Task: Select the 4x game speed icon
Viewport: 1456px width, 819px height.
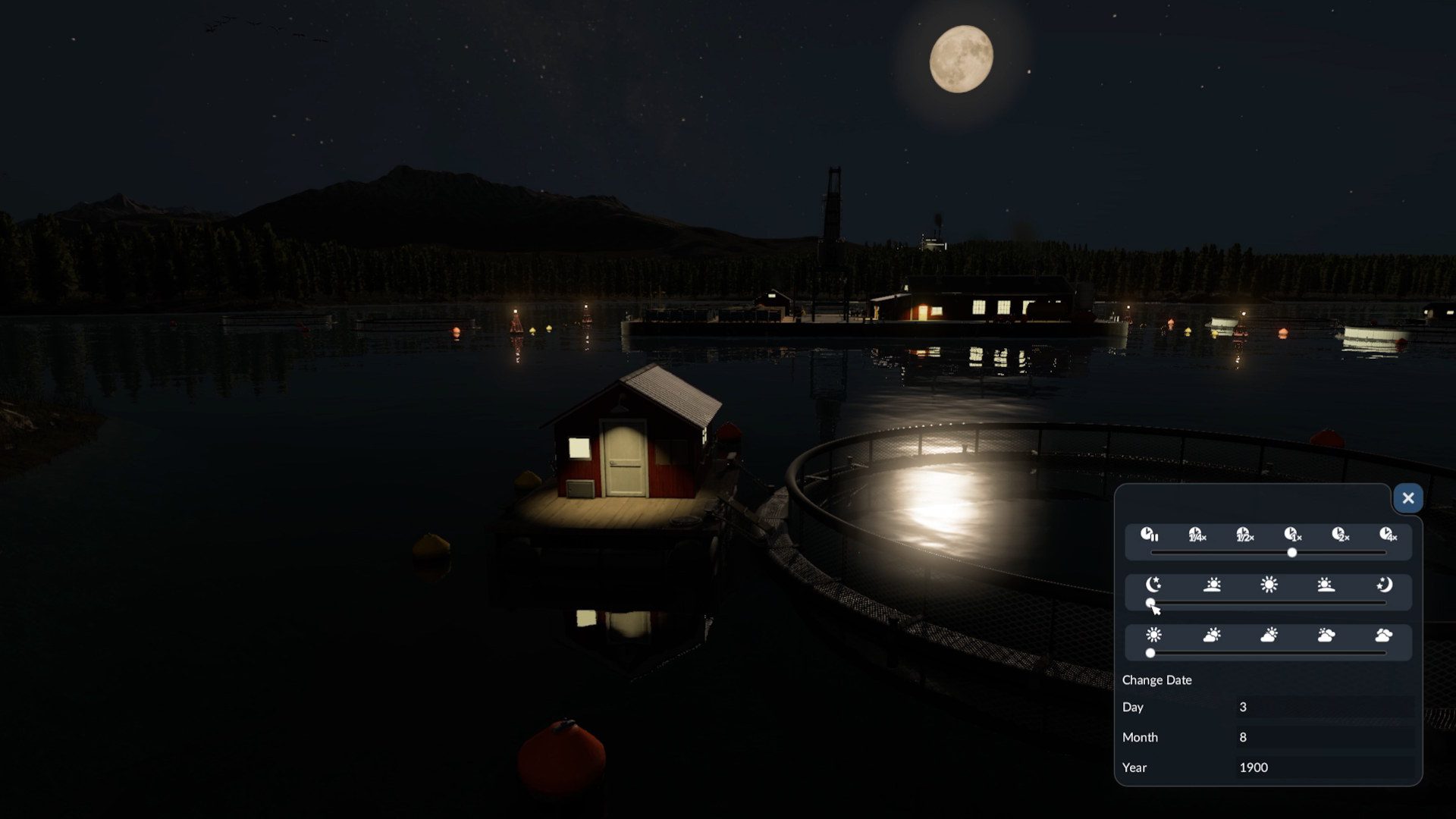Action: [1388, 535]
